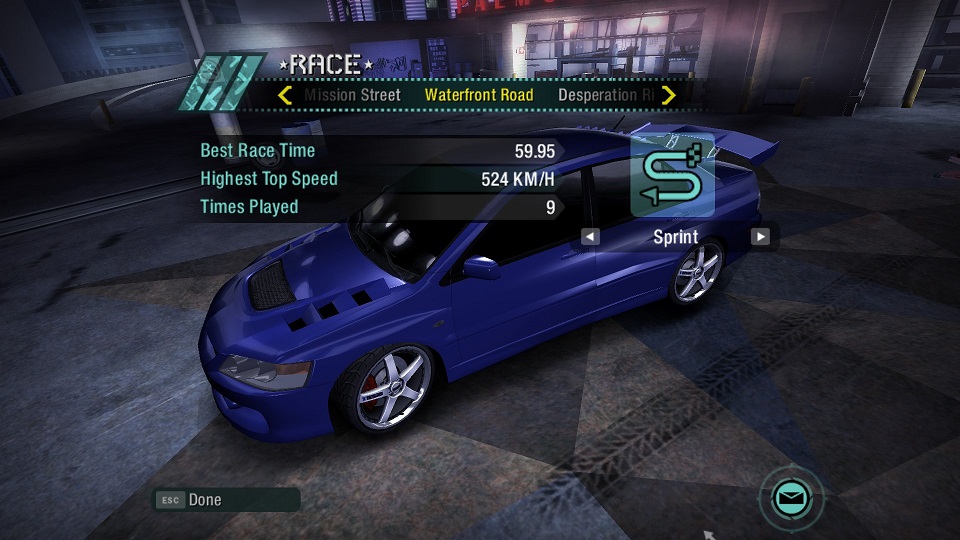This screenshot has height=540, width=960.
Task: Click the yellow right arrow after Desperation Ridge
Action: tap(669, 95)
